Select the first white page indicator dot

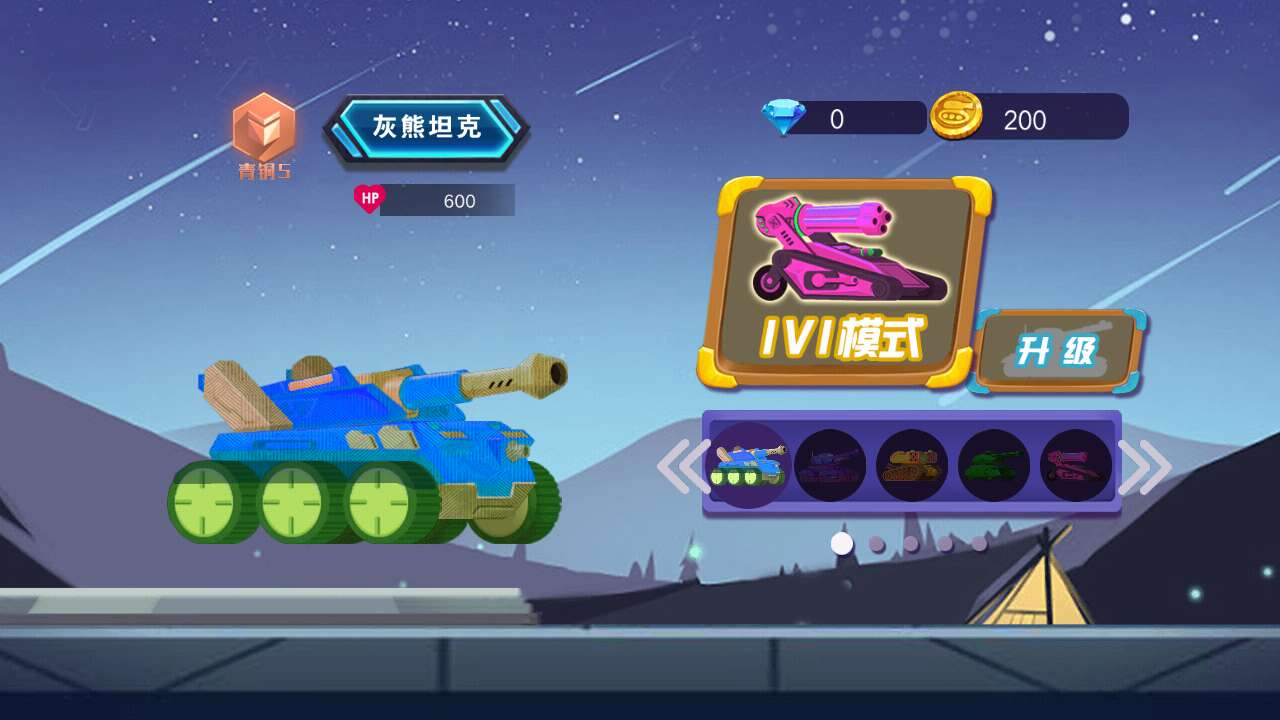tap(841, 541)
